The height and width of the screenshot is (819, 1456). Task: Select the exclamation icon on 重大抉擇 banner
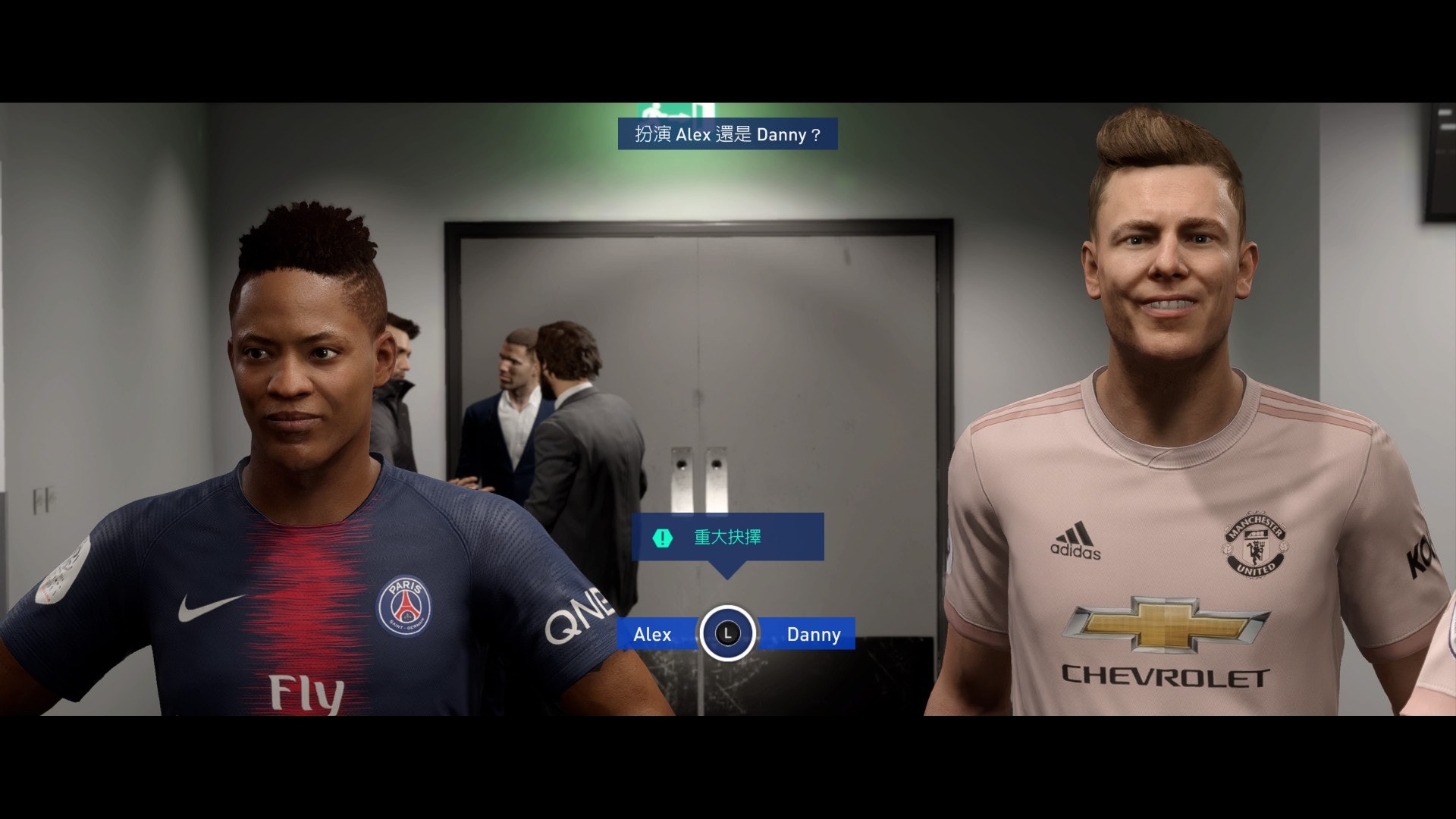662,537
